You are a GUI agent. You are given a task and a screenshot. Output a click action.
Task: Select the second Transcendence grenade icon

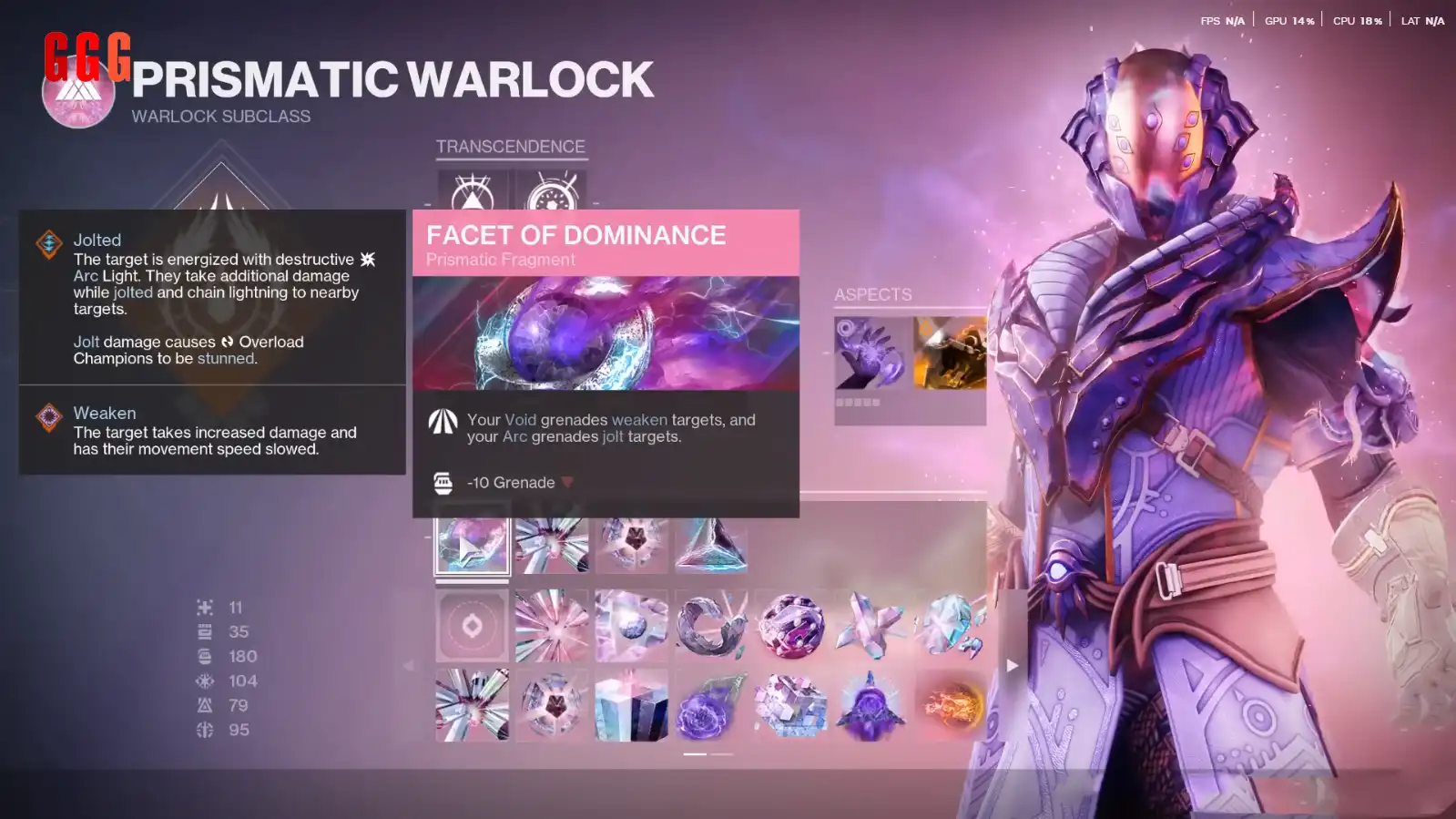click(552, 193)
